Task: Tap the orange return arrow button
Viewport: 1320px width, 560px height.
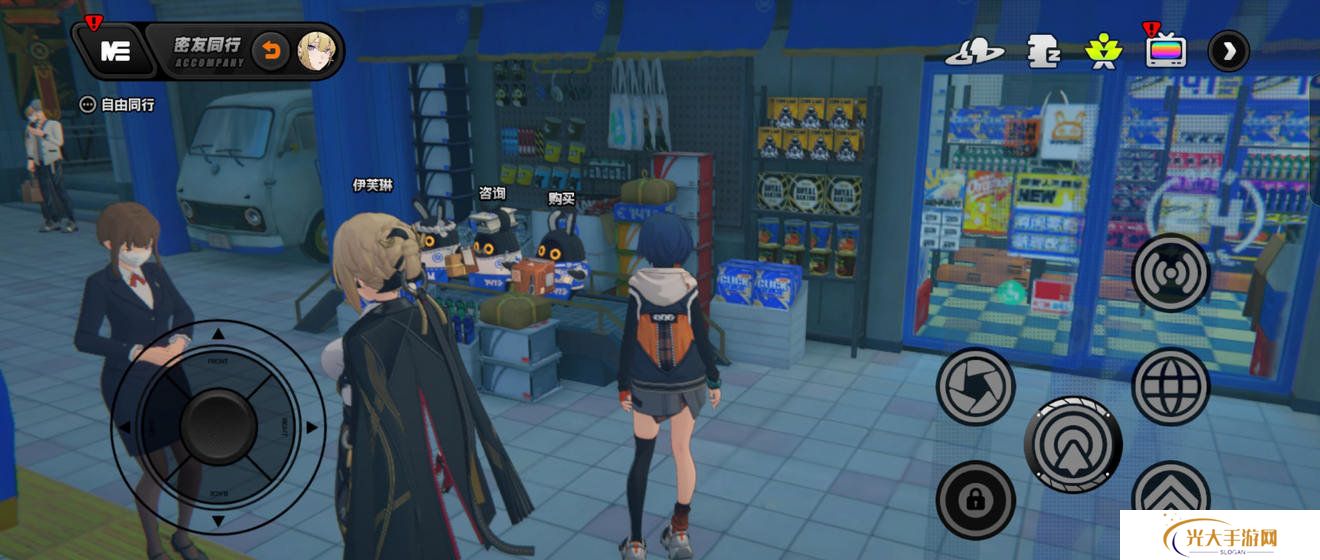Action: click(270, 51)
